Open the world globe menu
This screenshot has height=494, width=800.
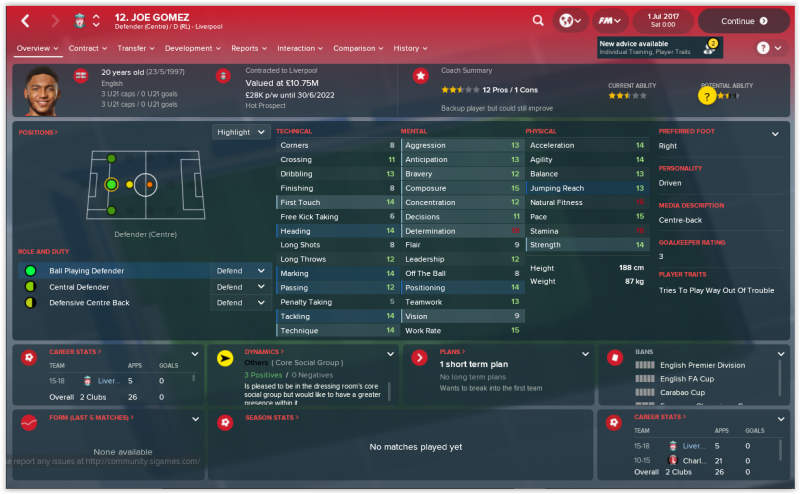[x=570, y=20]
